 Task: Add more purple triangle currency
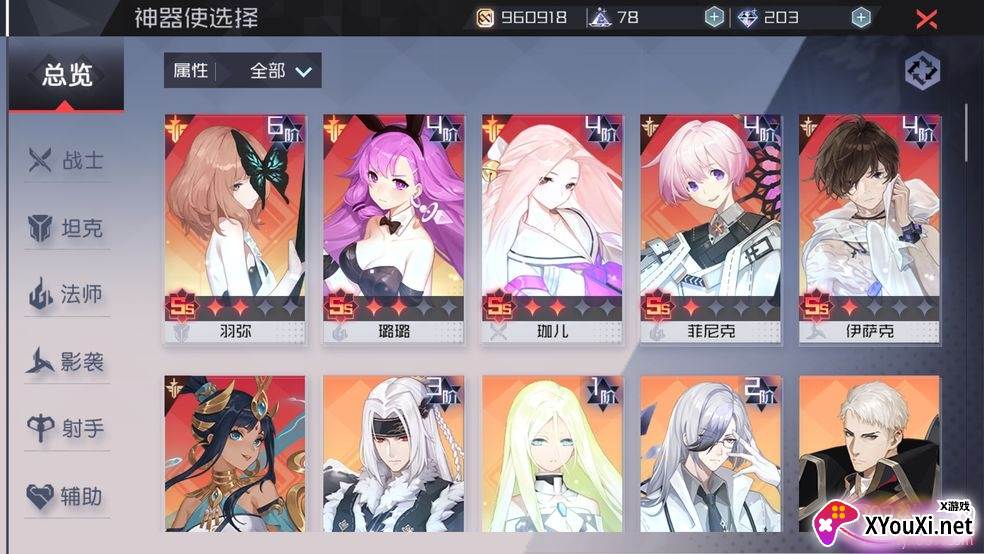point(713,17)
